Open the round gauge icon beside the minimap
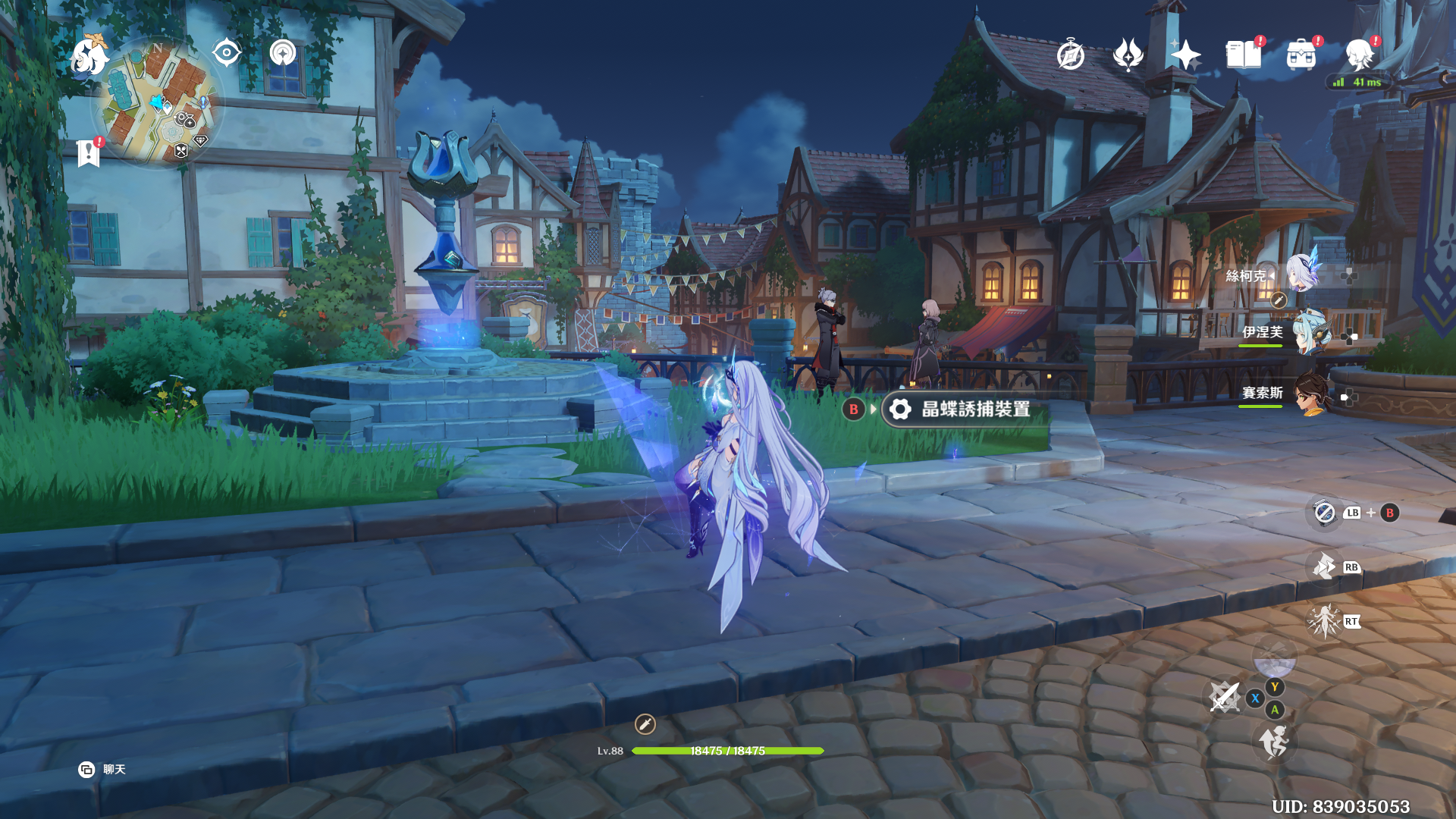Screen dimensions: 1456x819 [283, 53]
